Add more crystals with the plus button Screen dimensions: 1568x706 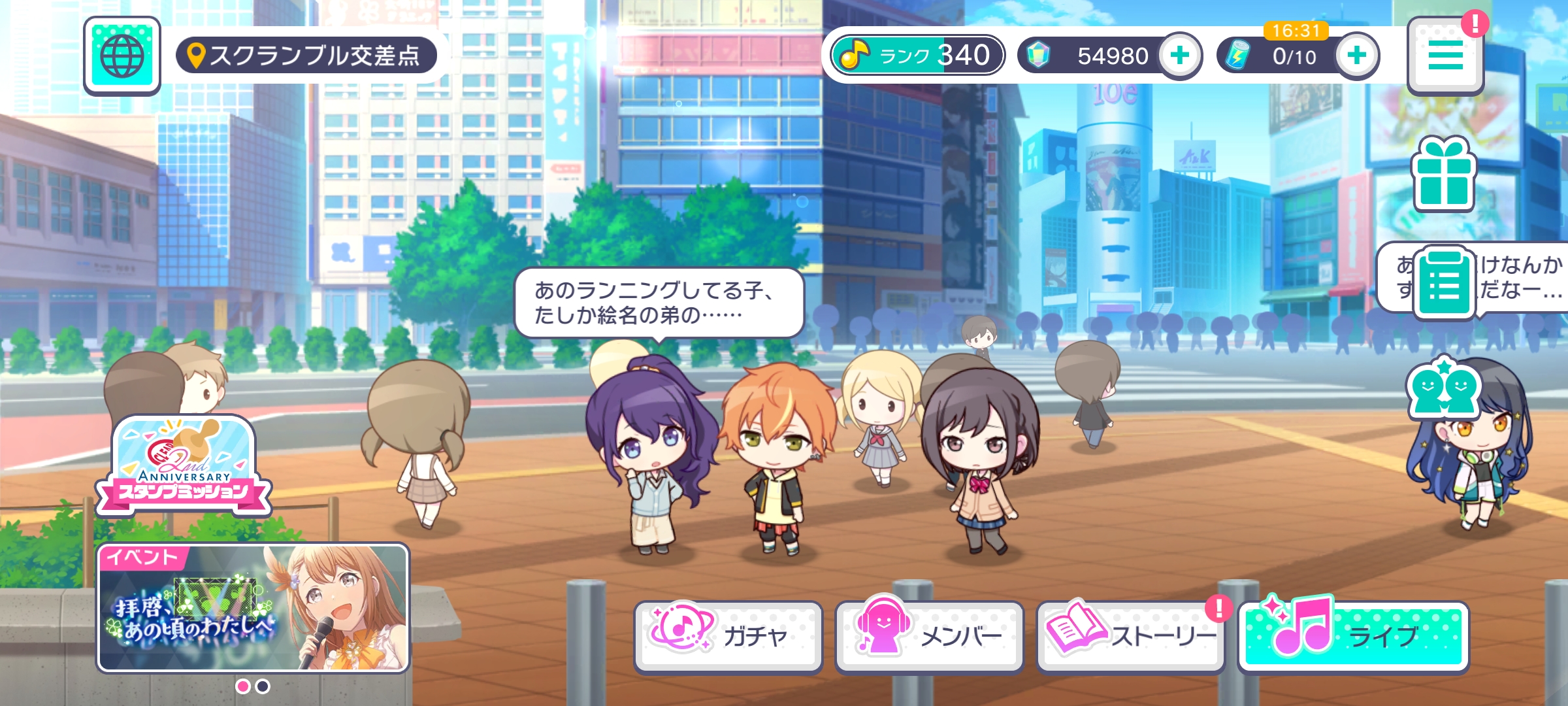pos(1179,56)
